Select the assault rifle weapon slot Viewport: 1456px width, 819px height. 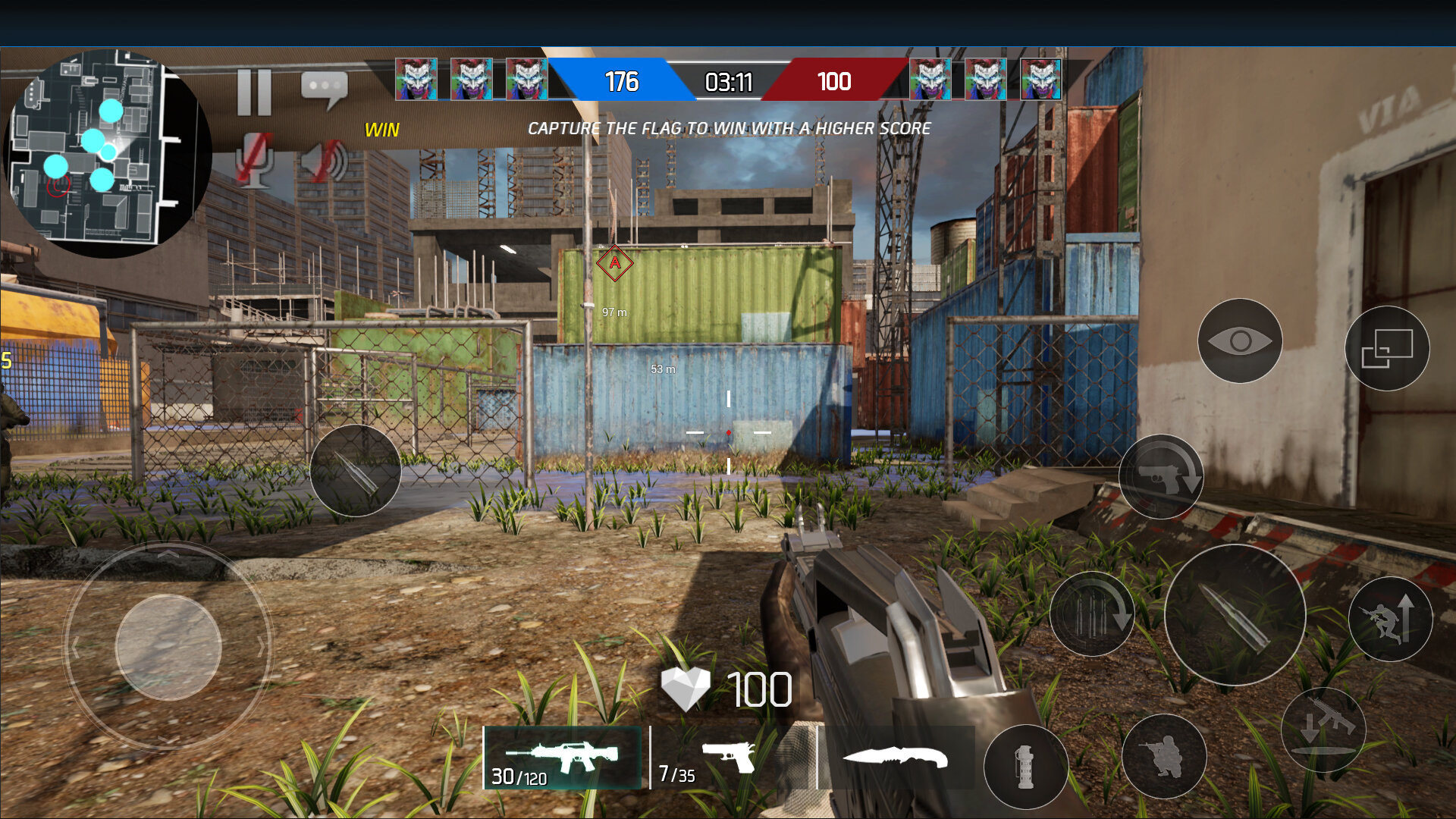coord(562,758)
